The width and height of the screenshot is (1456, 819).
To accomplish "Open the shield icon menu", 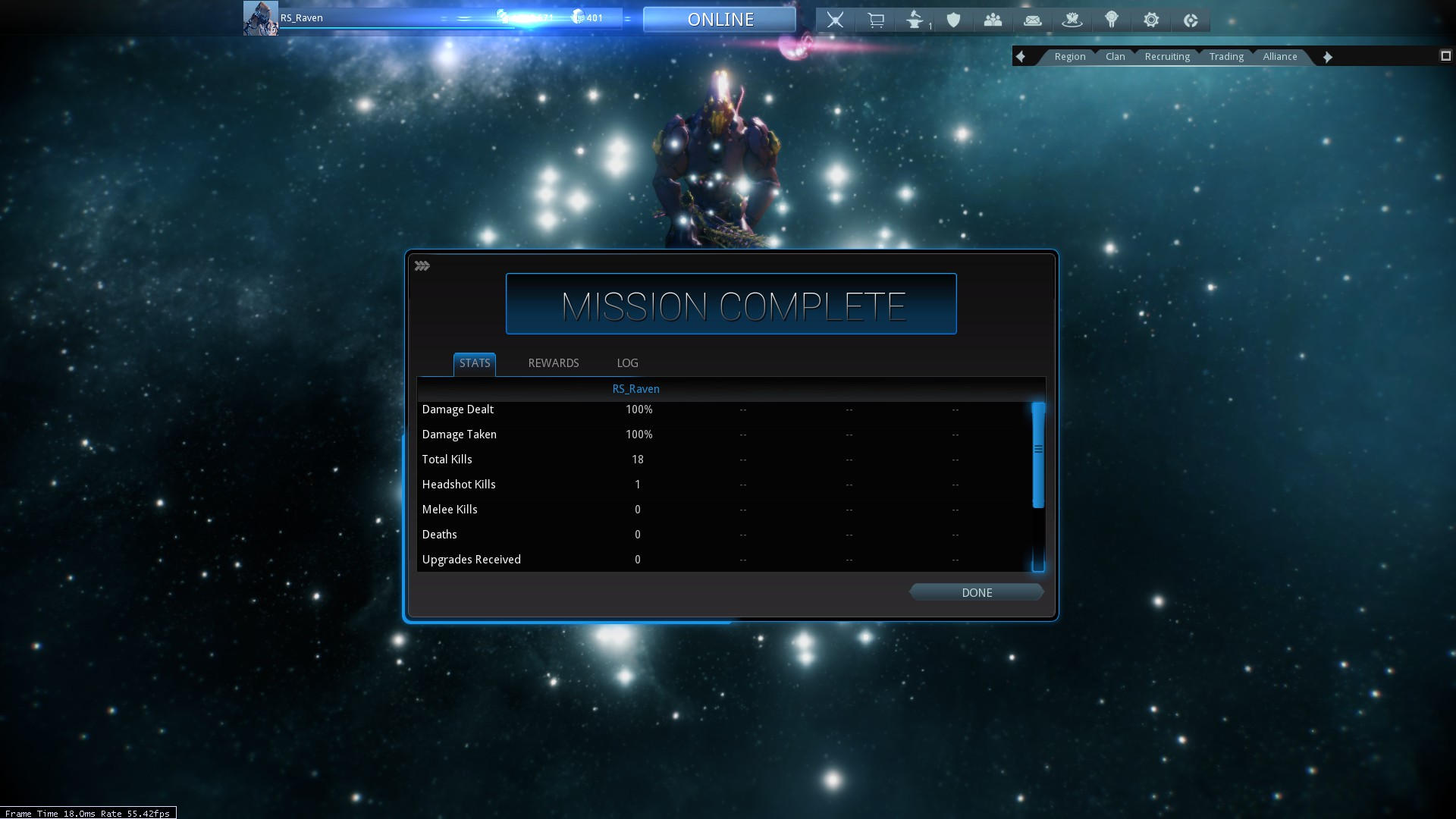I will click(x=953, y=20).
